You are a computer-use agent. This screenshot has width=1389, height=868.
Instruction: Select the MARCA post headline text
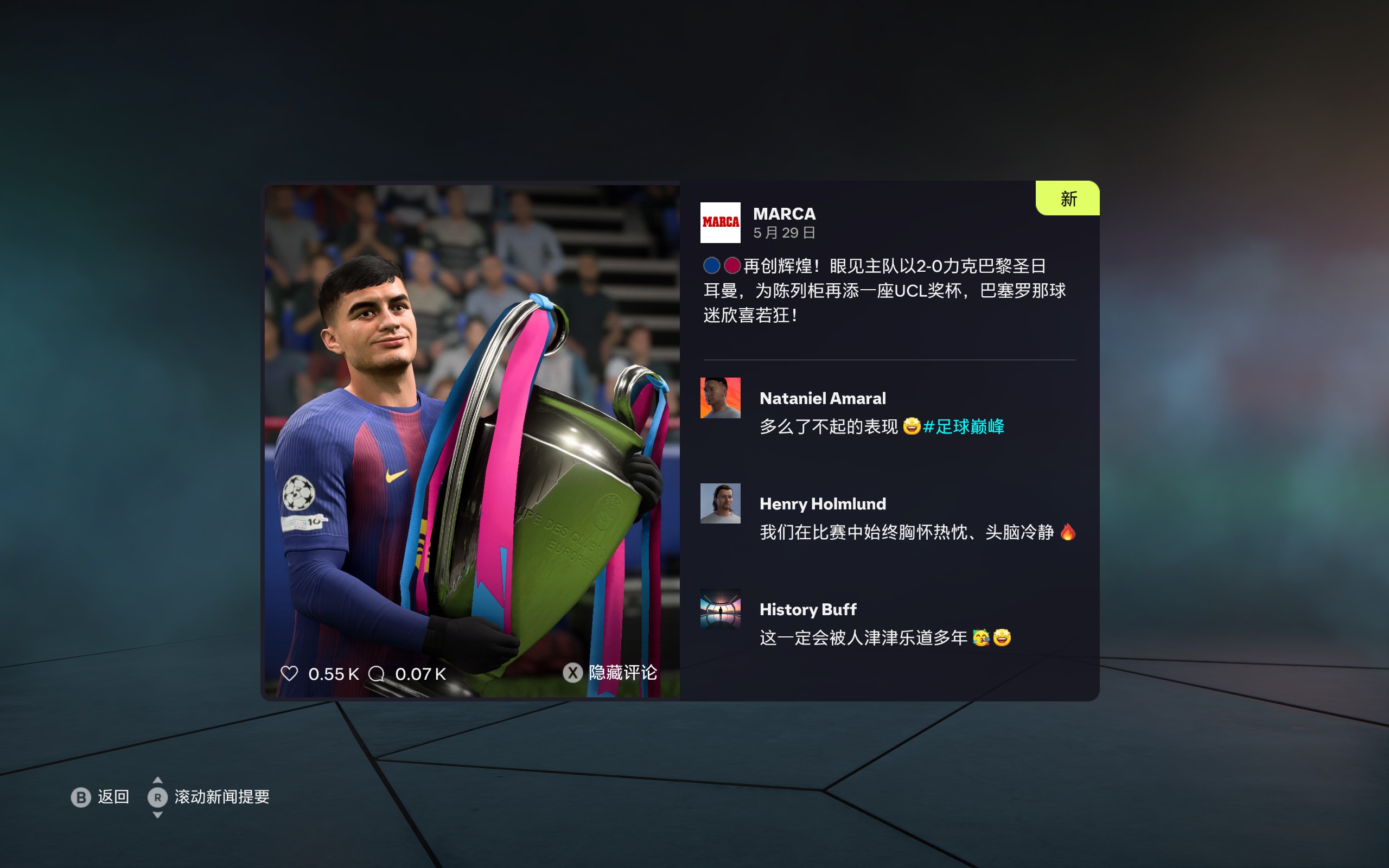pos(884,290)
